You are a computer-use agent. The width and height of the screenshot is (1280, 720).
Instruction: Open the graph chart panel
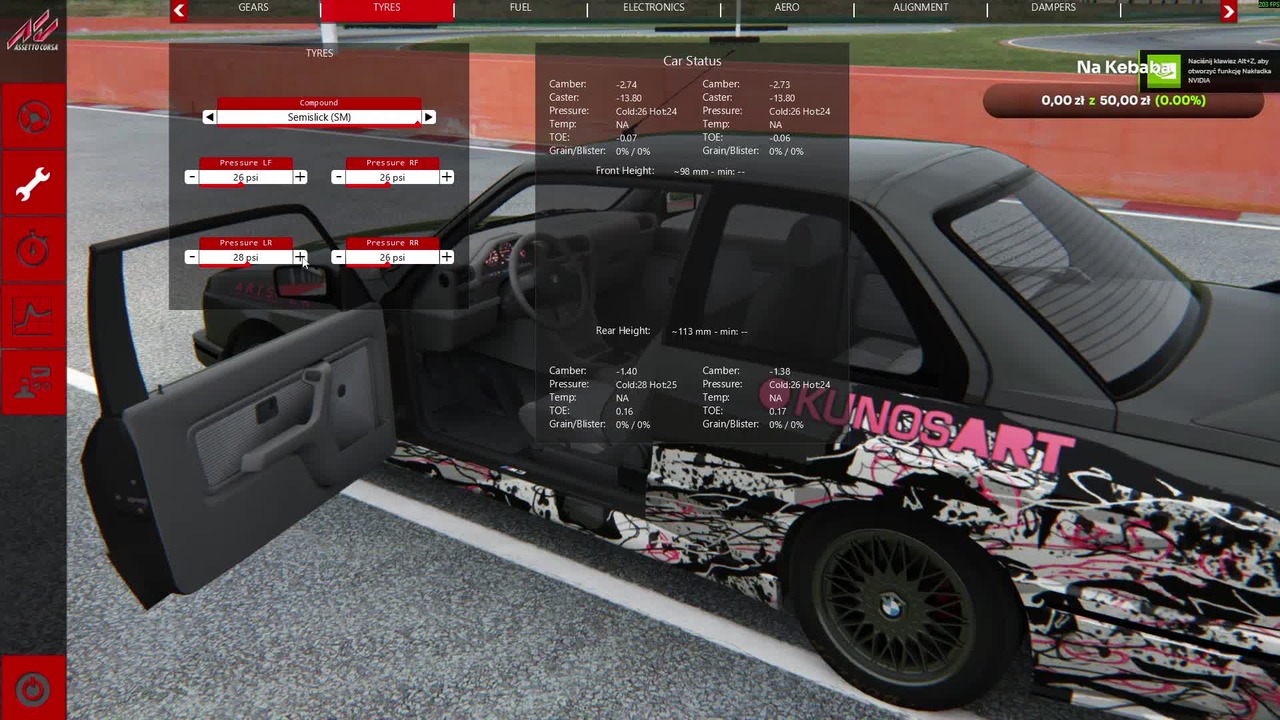click(33, 316)
